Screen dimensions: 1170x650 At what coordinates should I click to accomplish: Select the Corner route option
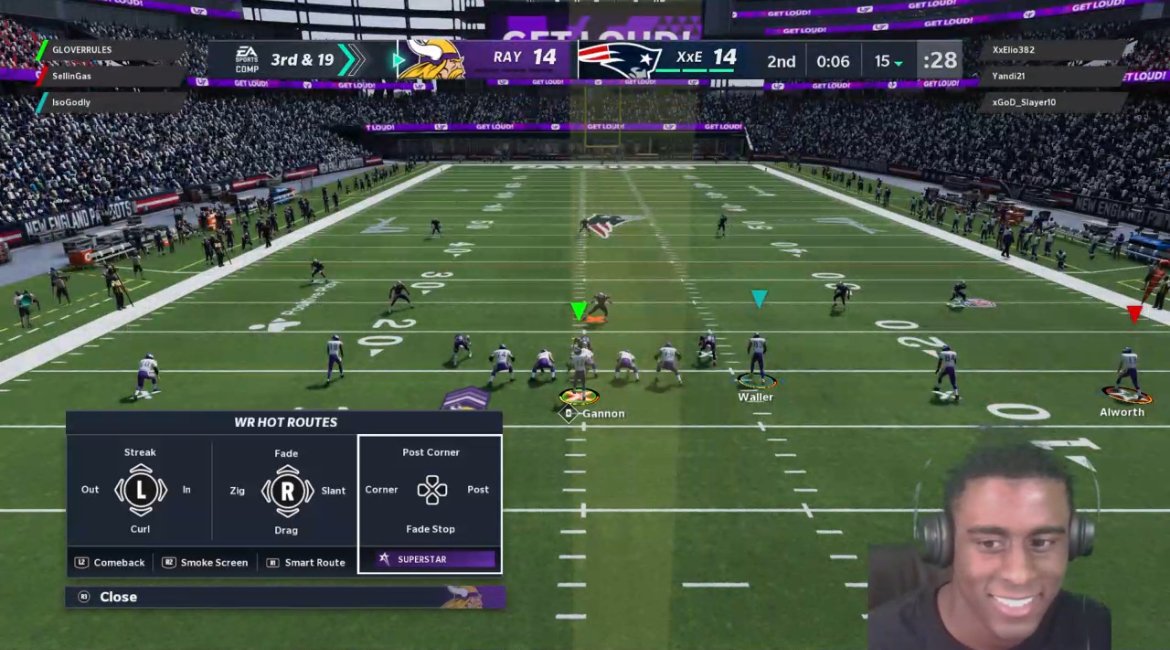coord(381,490)
